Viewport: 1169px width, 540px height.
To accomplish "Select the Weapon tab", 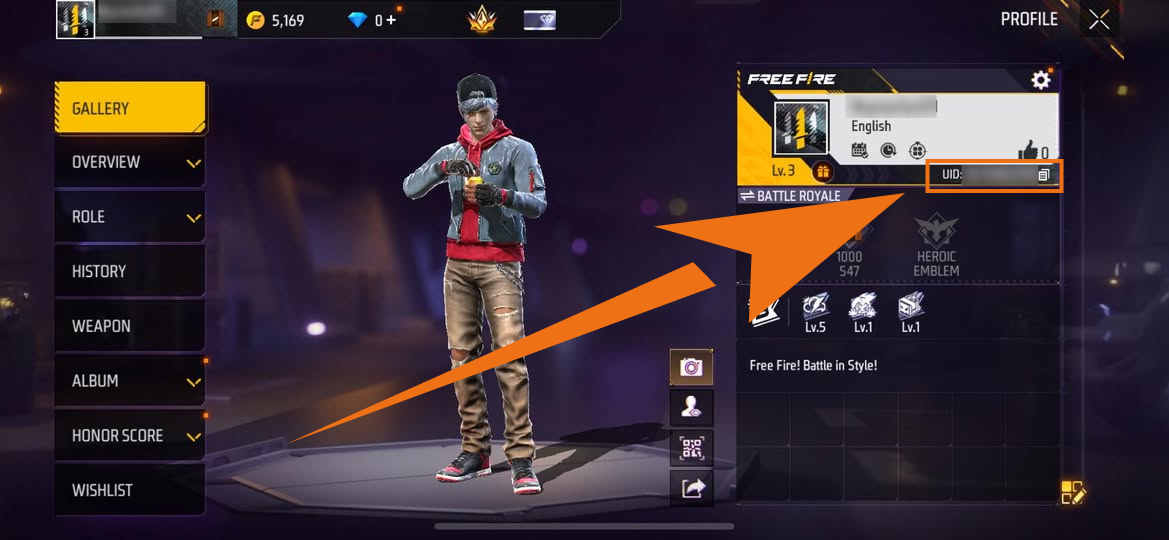I will (130, 326).
